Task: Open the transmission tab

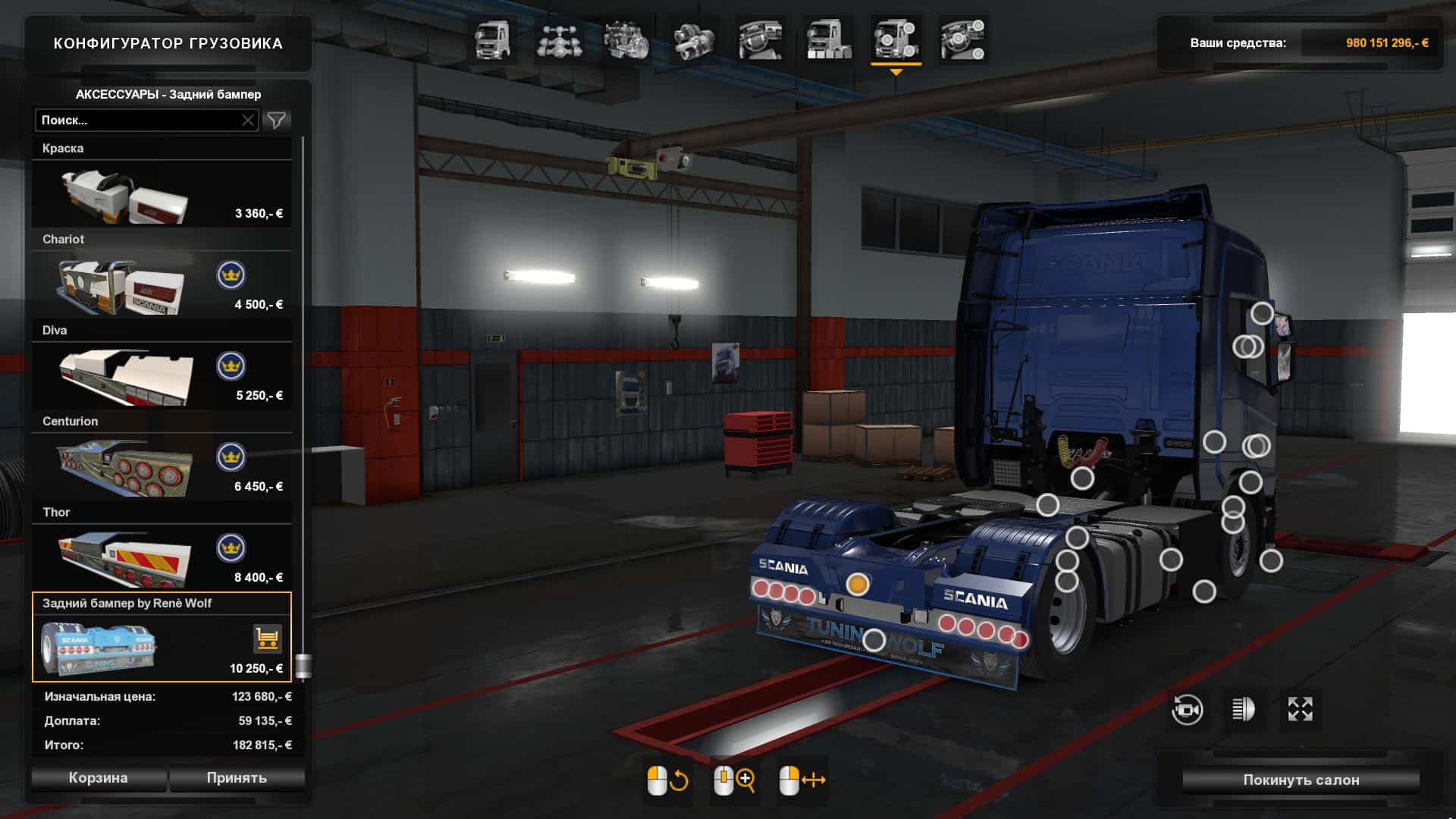Action: tap(692, 39)
